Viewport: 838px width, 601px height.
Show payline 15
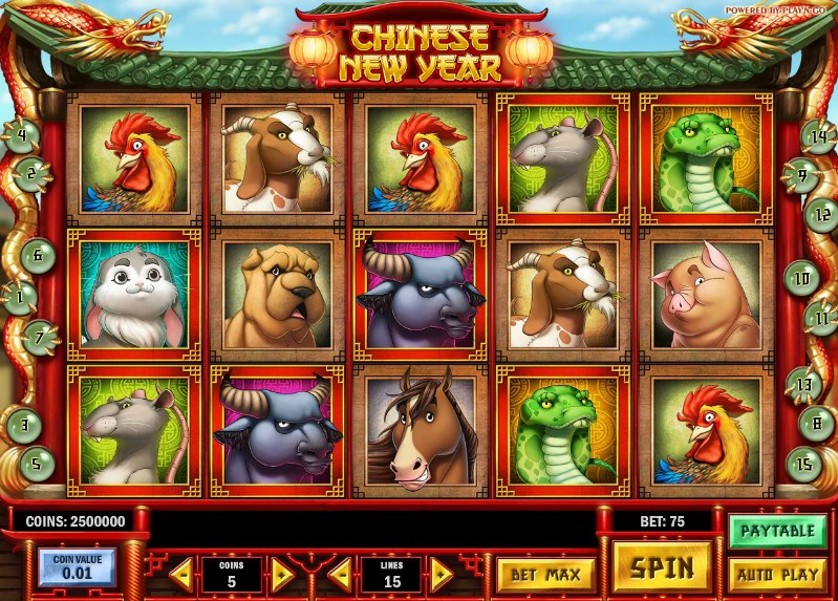[x=804, y=464]
